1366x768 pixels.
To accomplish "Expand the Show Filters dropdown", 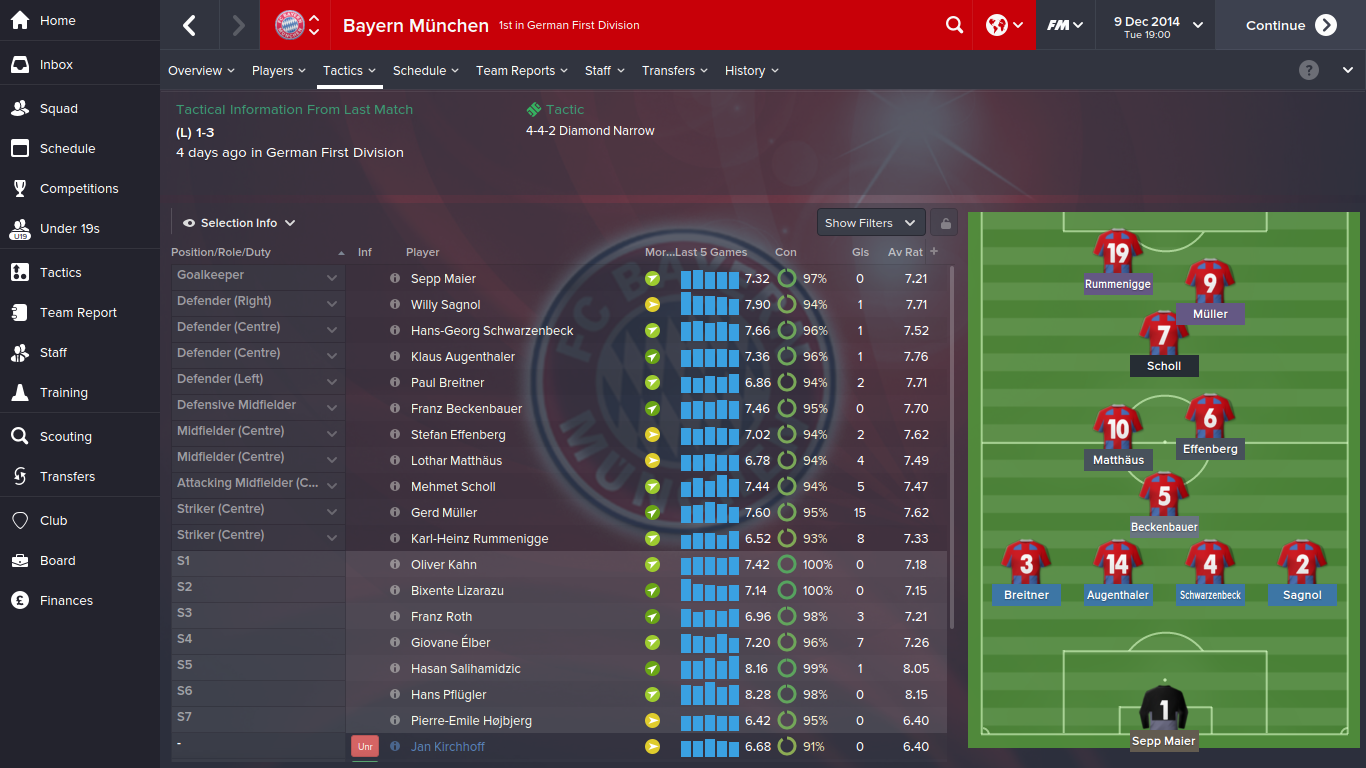I will pos(870,223).
